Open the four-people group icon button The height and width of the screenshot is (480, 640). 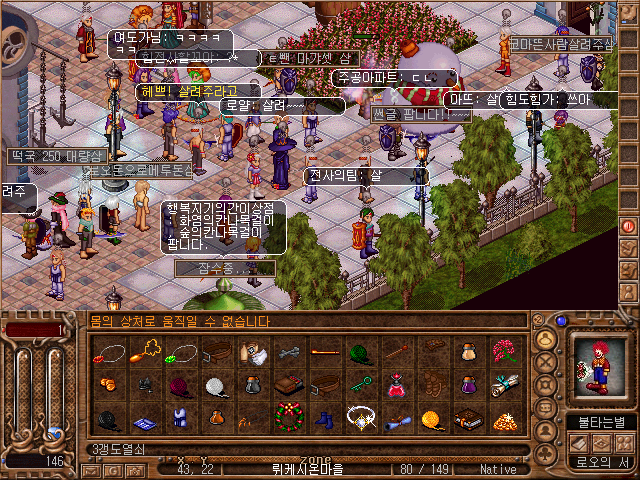click(x=626, y=442)
